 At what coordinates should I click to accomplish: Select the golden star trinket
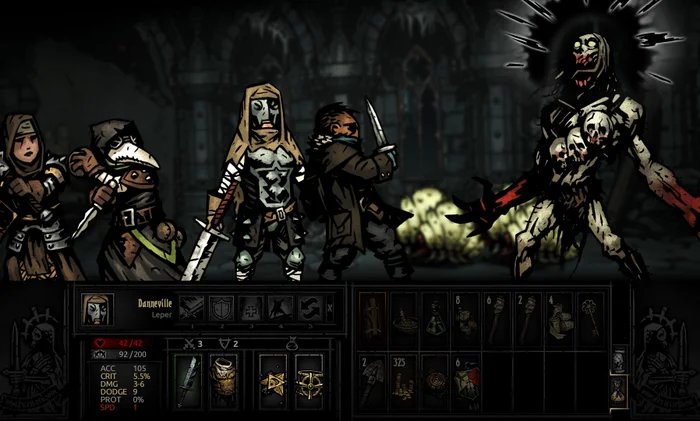(x=273, y=381)
